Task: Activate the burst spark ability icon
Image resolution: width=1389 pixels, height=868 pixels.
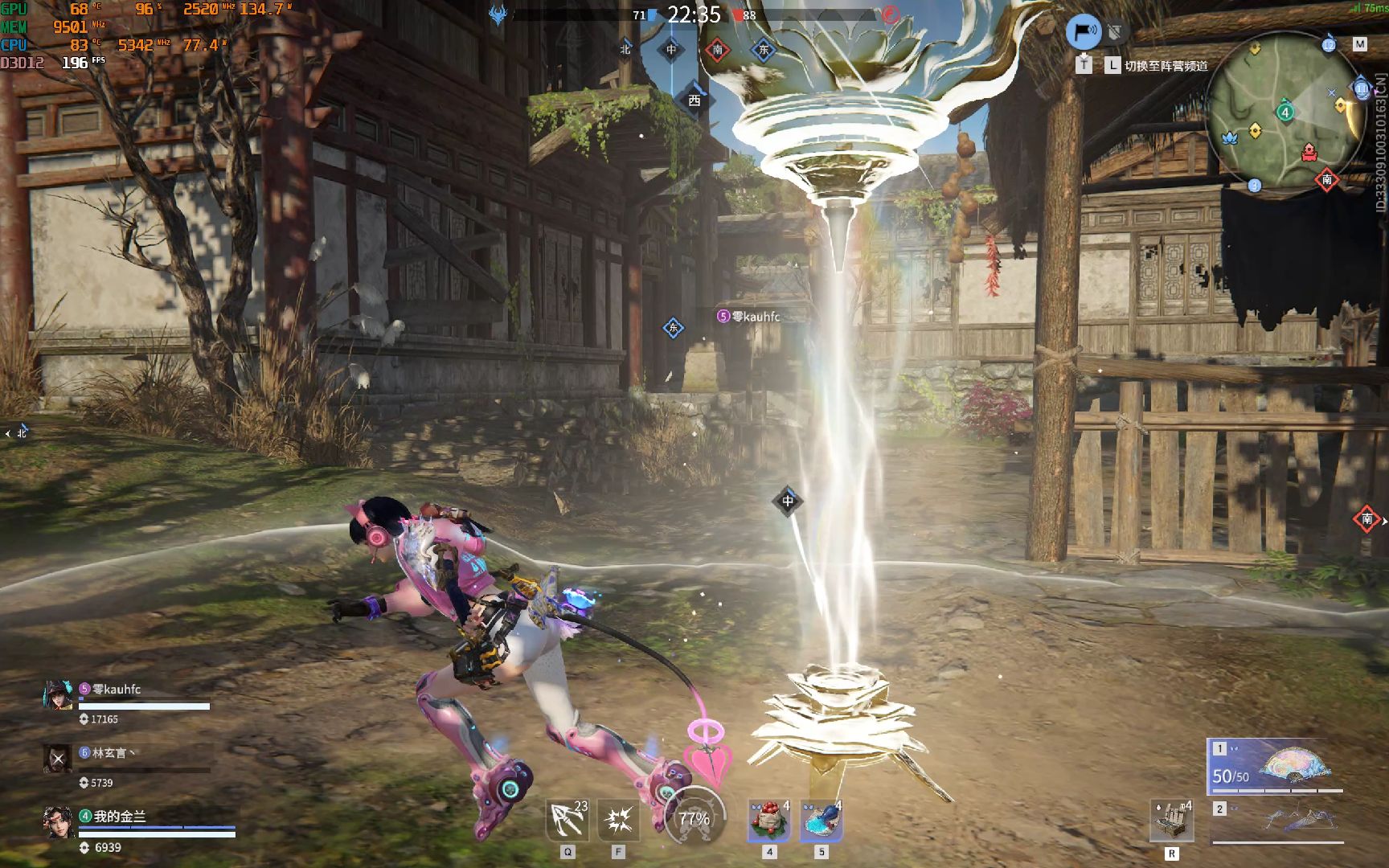Action: pyautogui.click(x=618, y=821)
